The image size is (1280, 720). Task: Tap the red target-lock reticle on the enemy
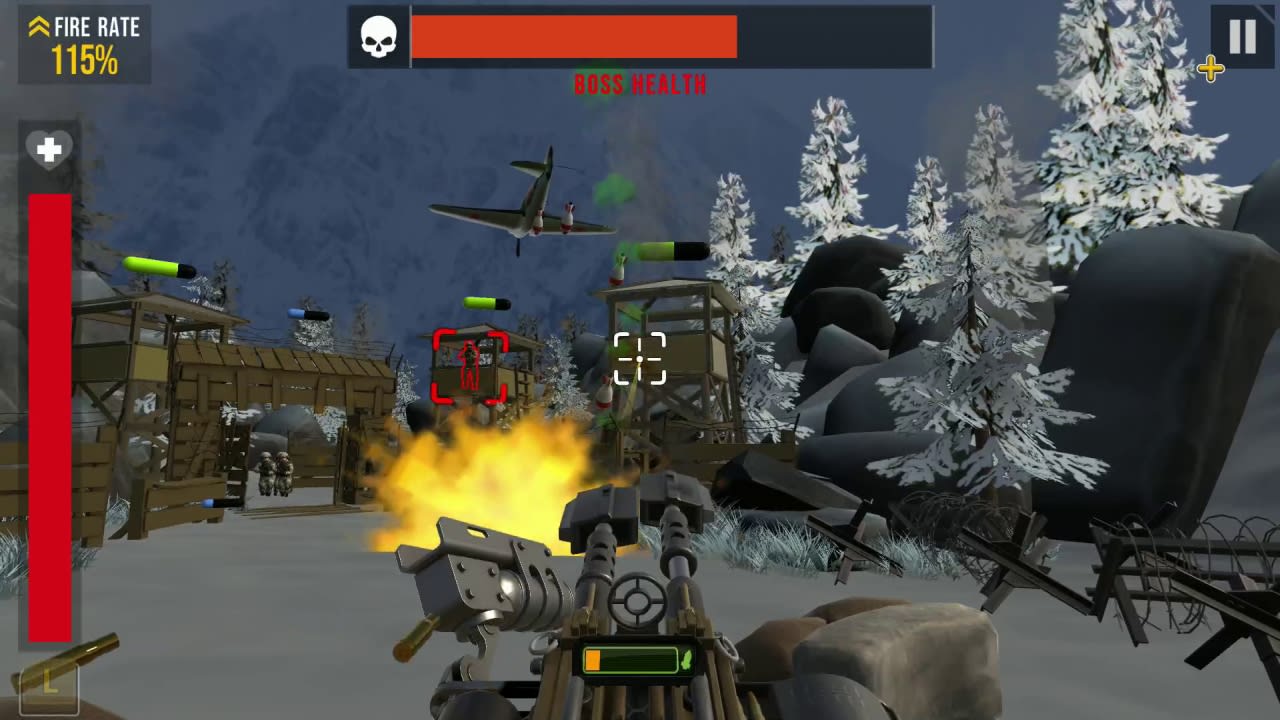(x=470, y=366)
